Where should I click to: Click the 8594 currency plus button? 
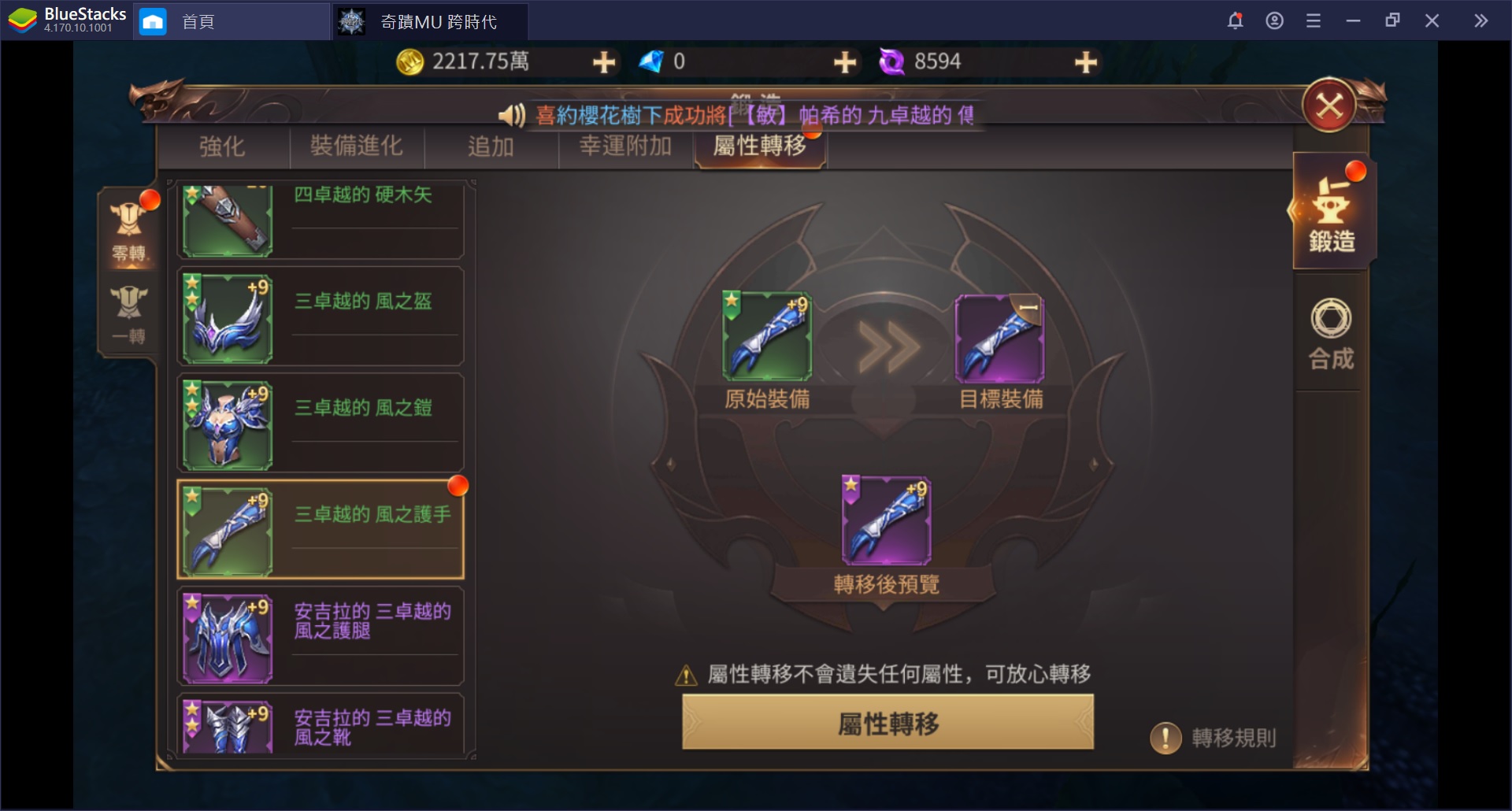1086,61
